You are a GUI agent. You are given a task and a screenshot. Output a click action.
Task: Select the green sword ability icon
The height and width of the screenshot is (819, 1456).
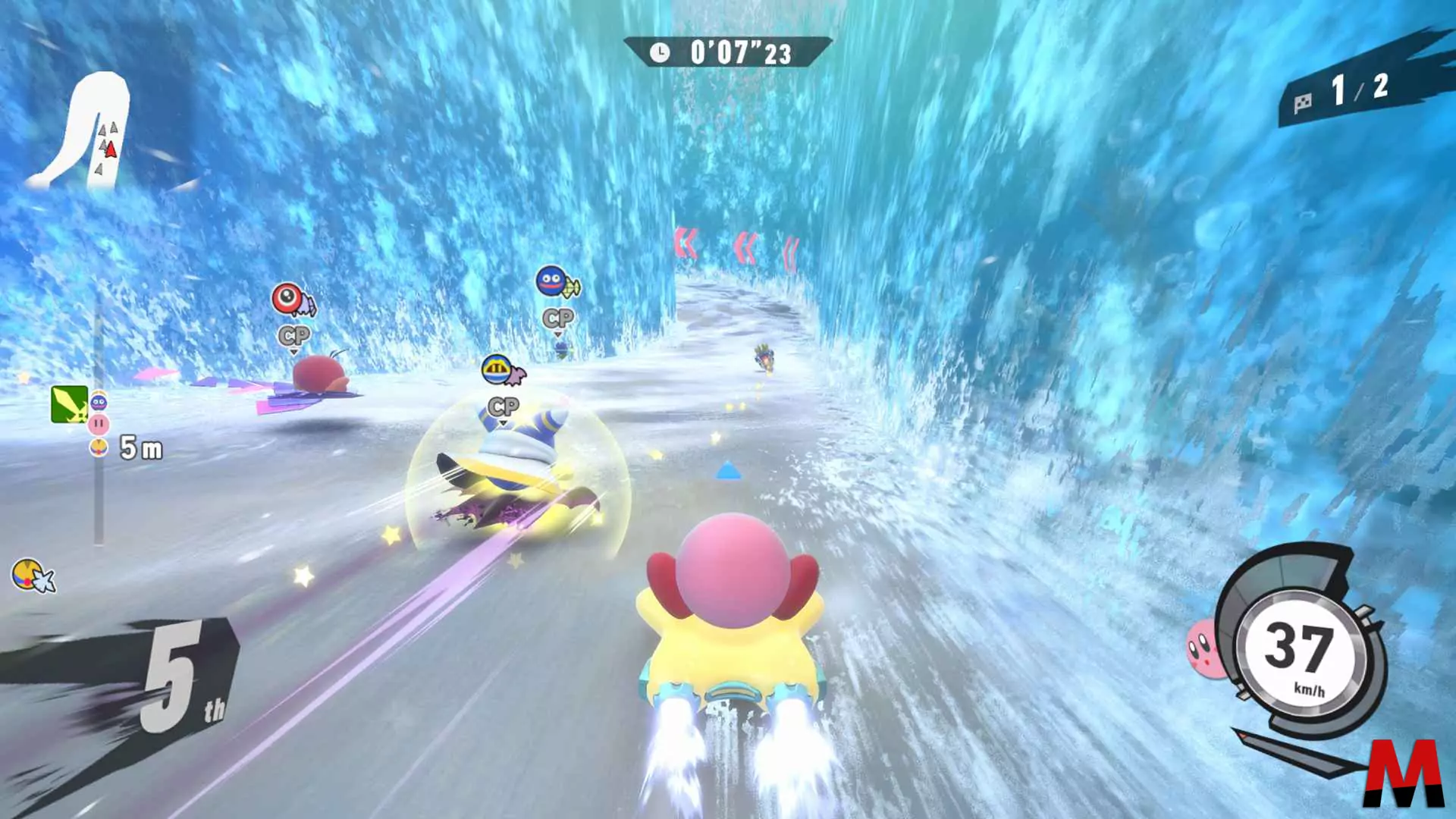[x=69, y=403]
